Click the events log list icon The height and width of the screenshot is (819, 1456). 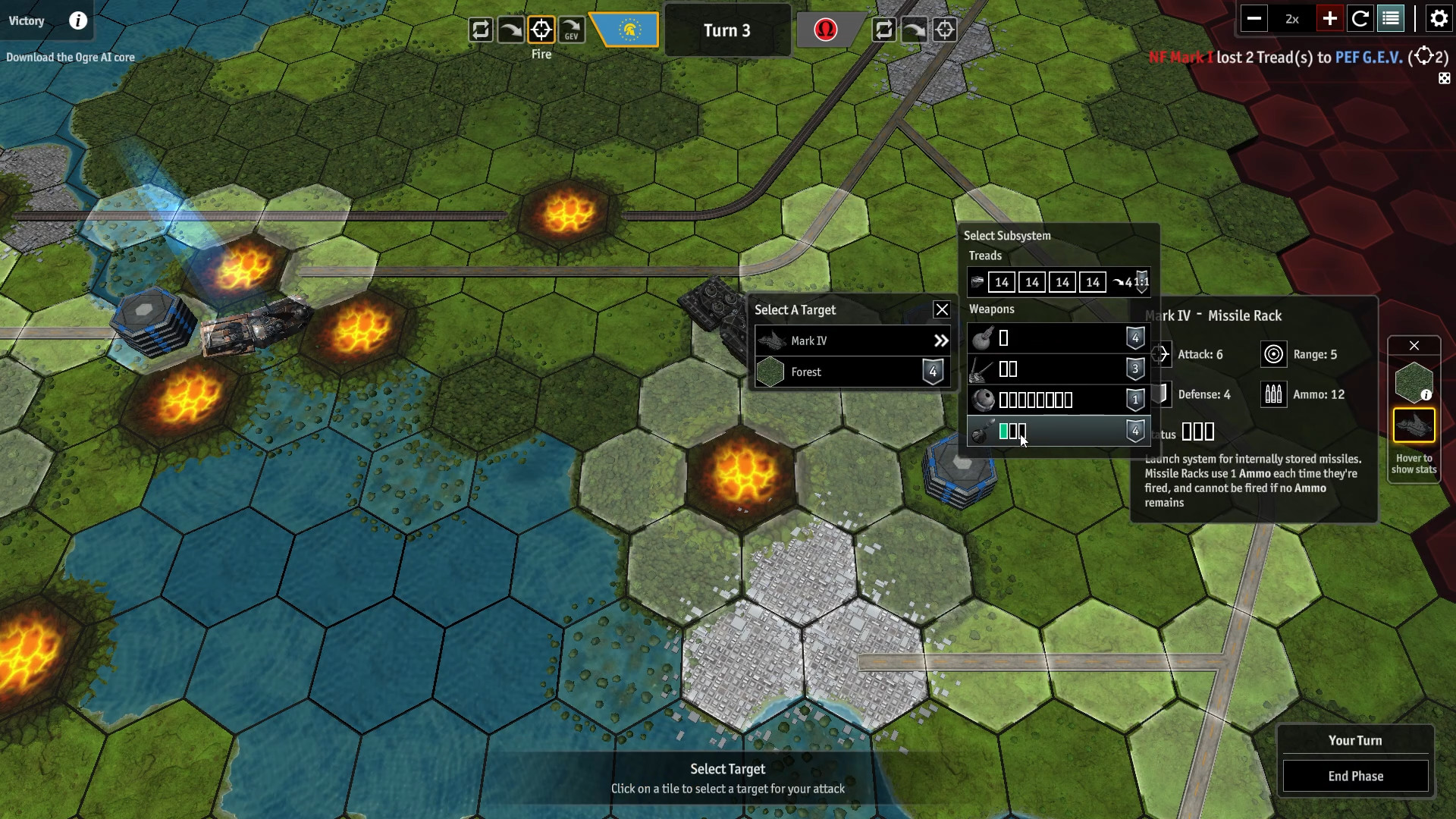pyautogui.click(x=1391, y=18)
